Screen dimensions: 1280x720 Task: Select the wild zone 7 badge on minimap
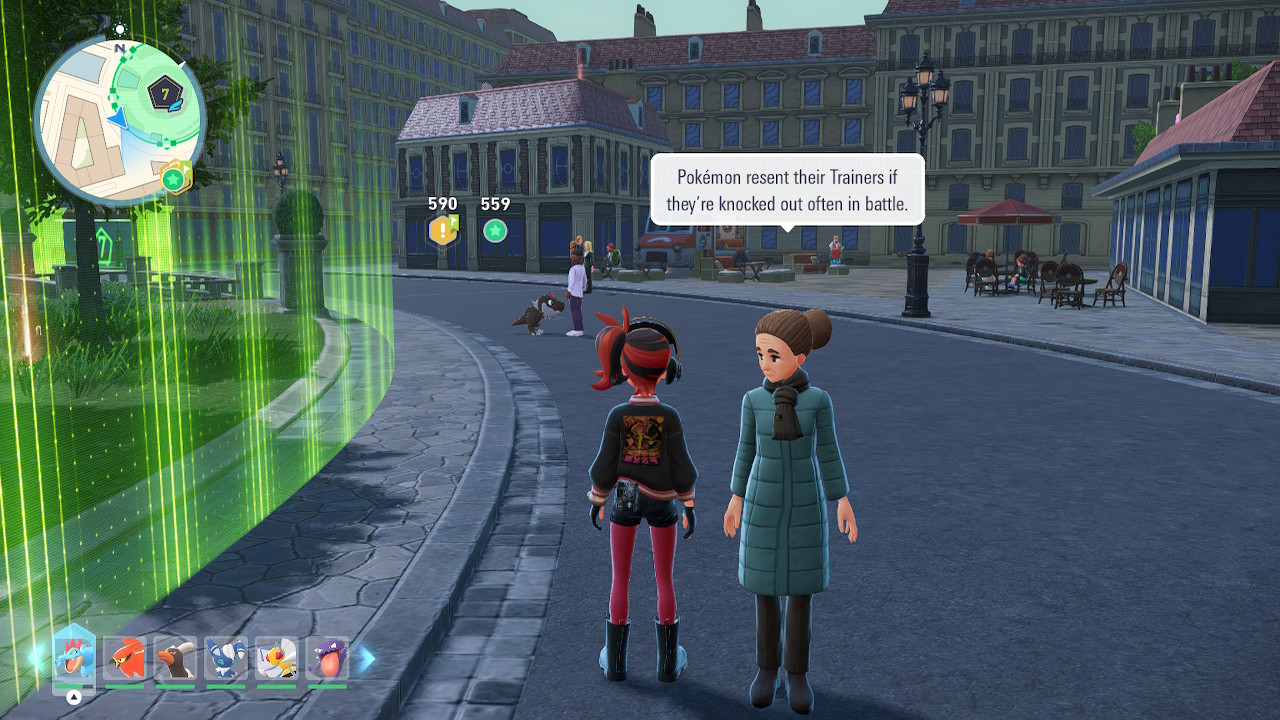(165, 95)
